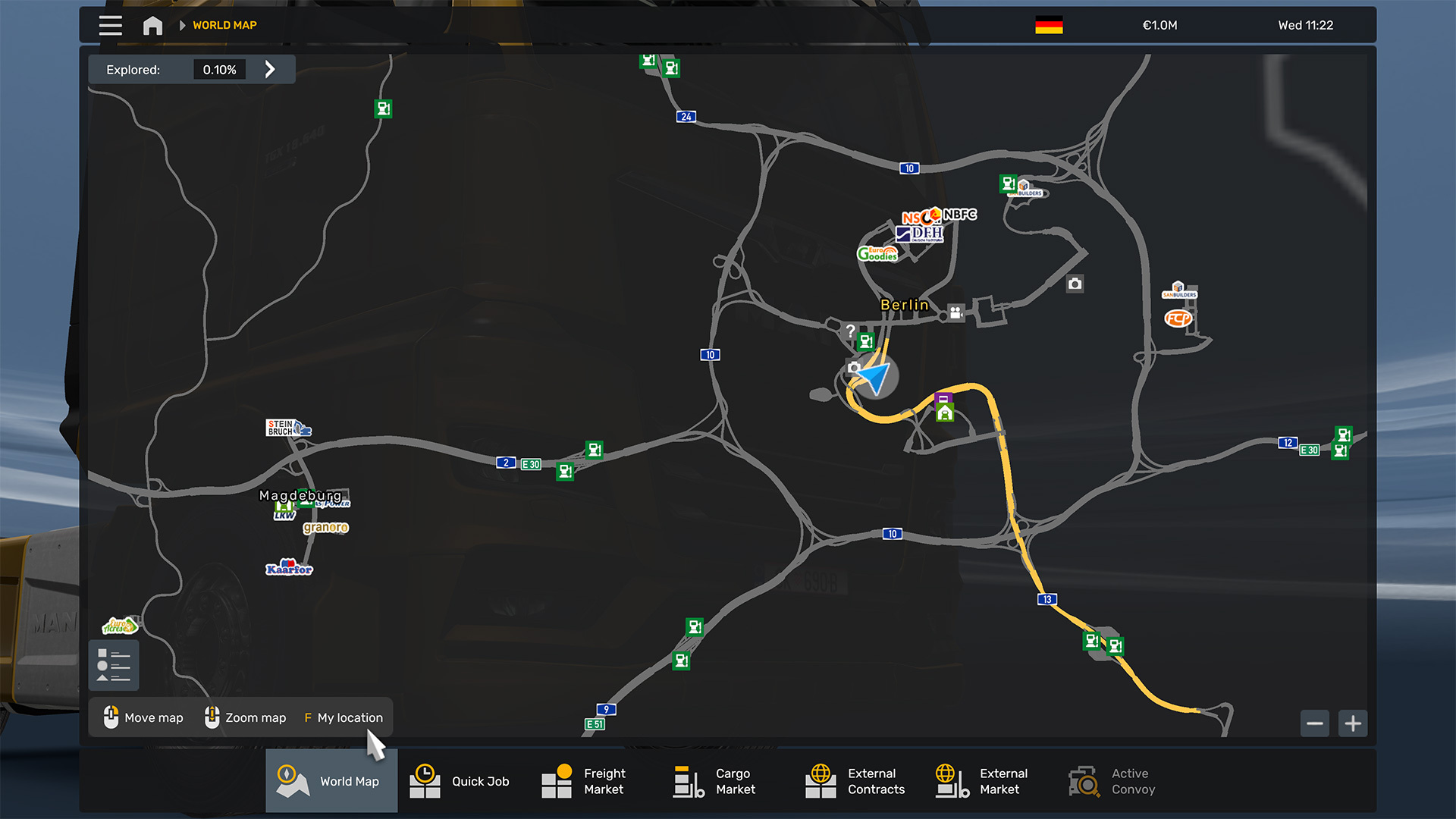Expand the Explored percentage panel arrow
Screen dimensions: 1456x819
coord(270,70)
